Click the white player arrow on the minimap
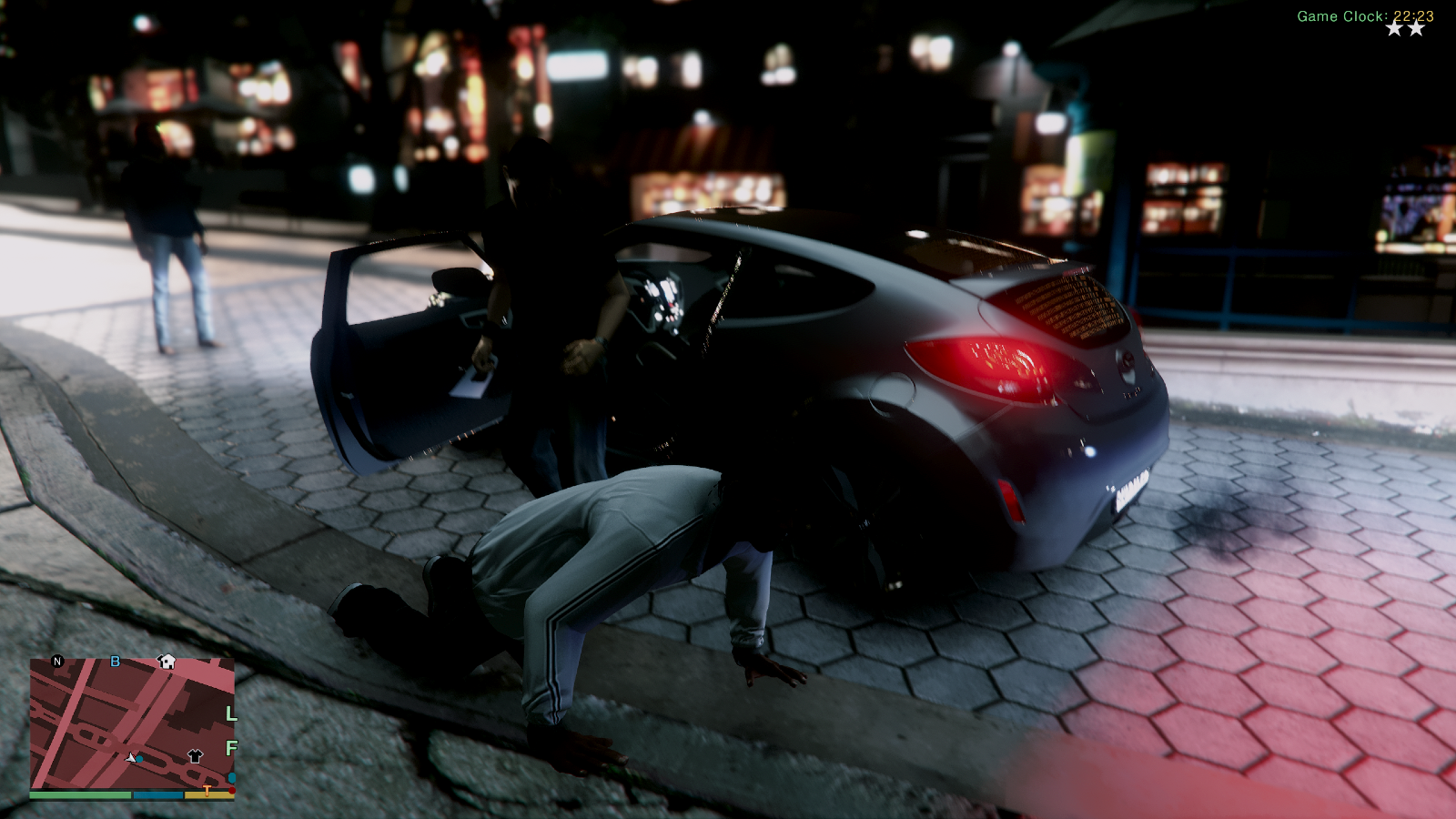The height and width of the screenshot is (819, 1456). pyautogui.click(x=130, y=758)
